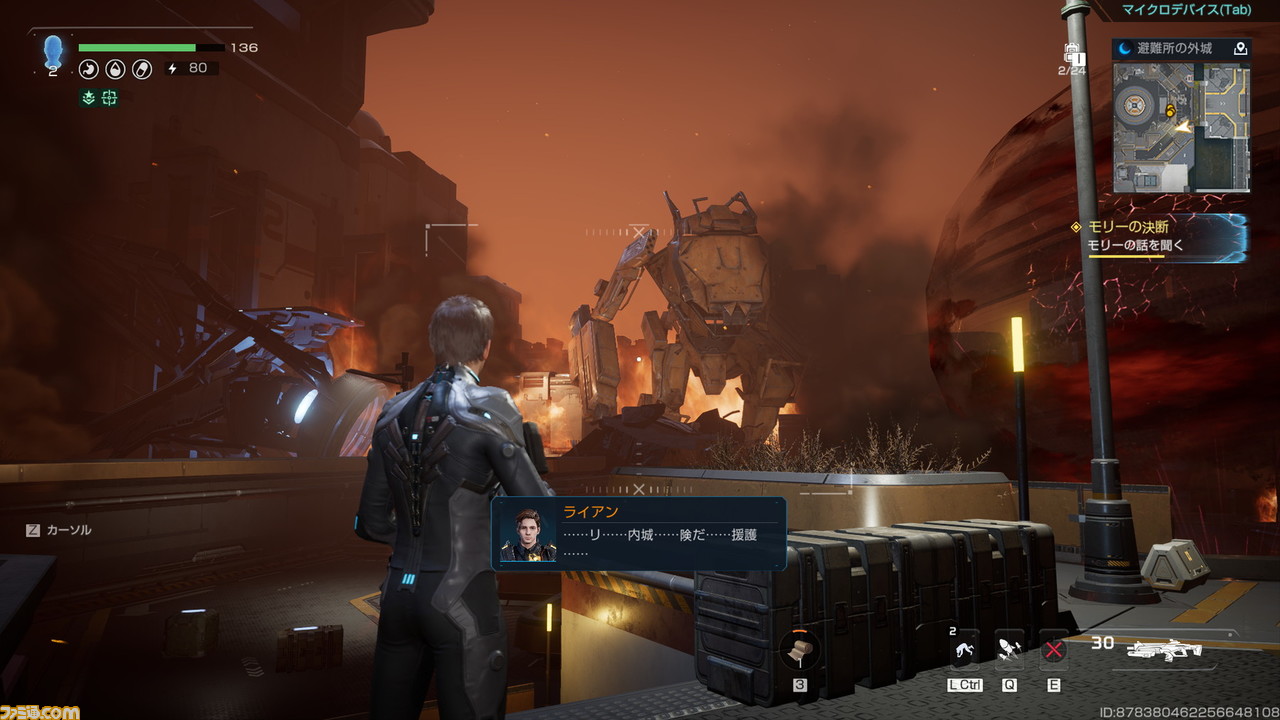Activate the missile barrage skill icon
1280x720 pixels.
click(x=1010, y=651)
